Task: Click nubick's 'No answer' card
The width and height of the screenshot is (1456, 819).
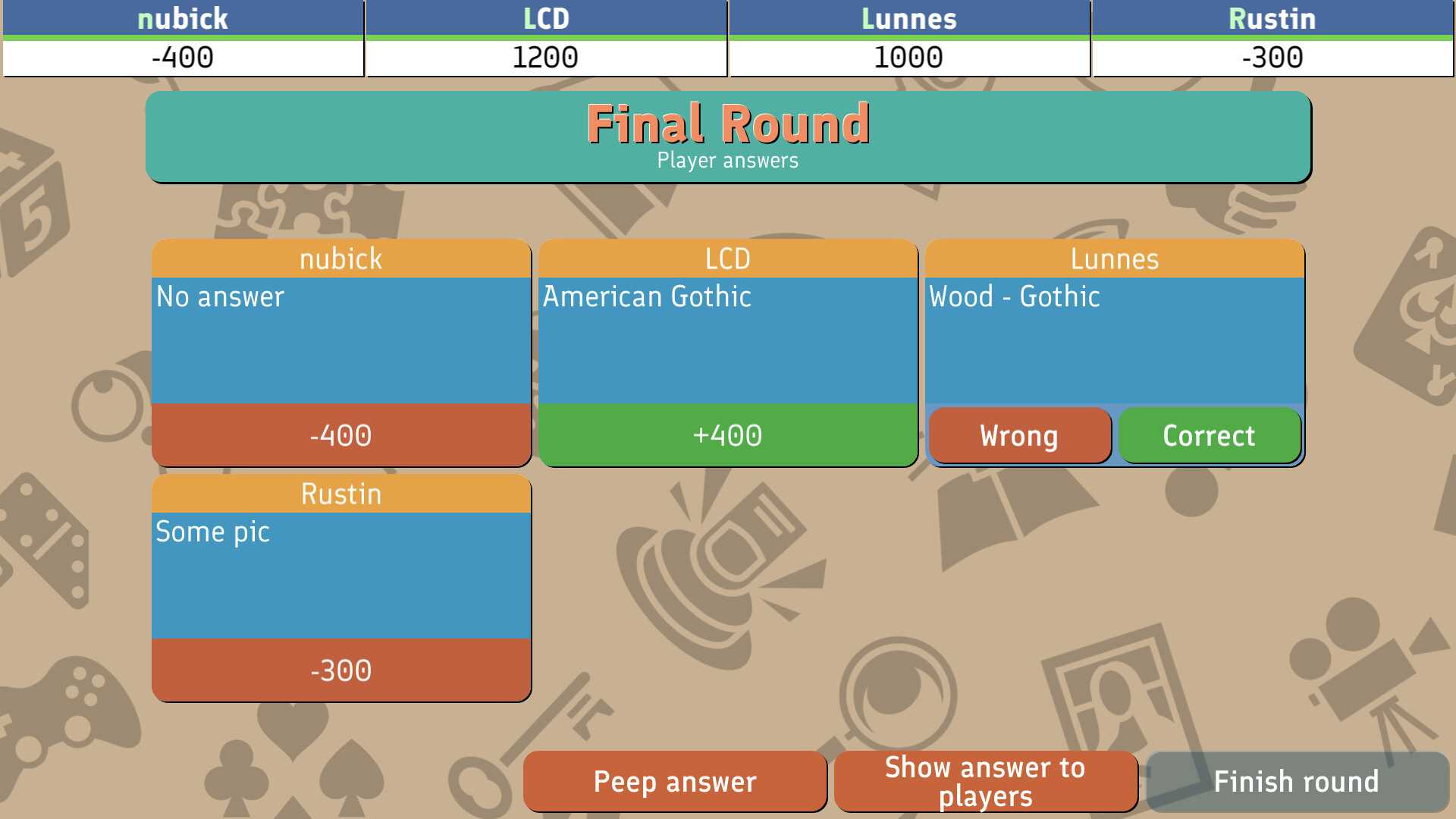Action: pyautogui.click(x=340, y=341)
